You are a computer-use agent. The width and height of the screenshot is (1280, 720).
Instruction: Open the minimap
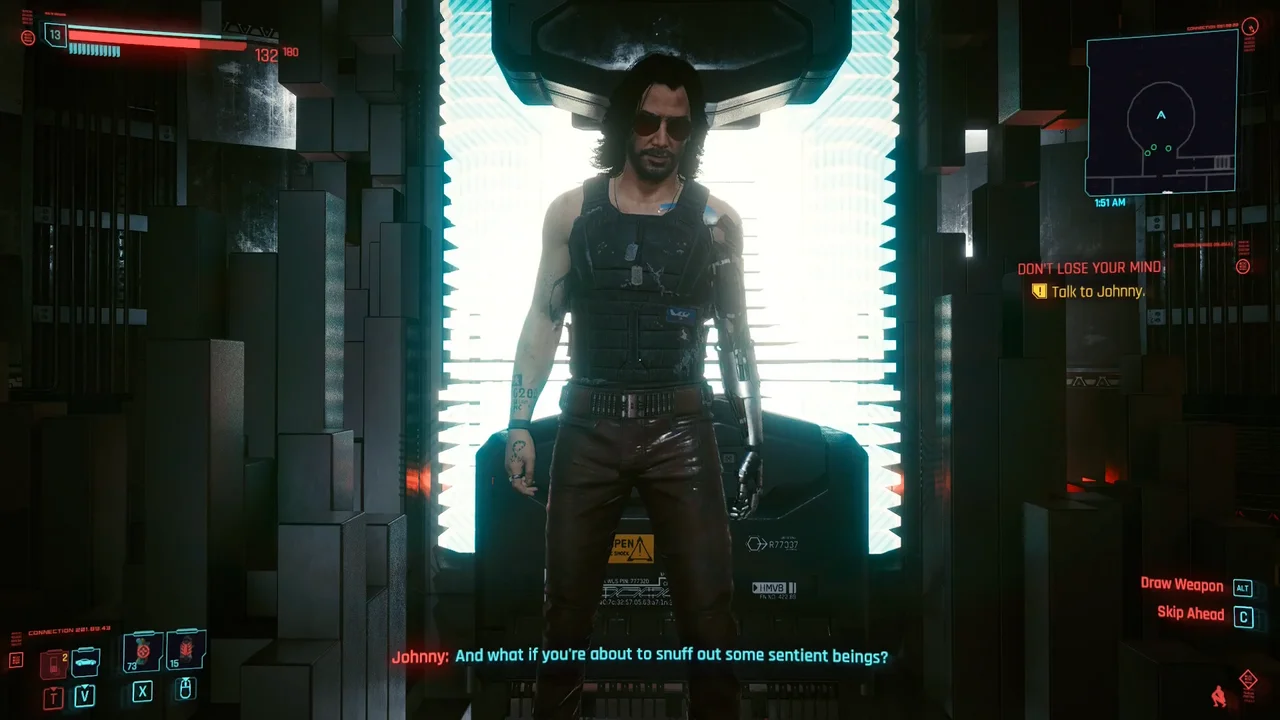coord(1161,115)
